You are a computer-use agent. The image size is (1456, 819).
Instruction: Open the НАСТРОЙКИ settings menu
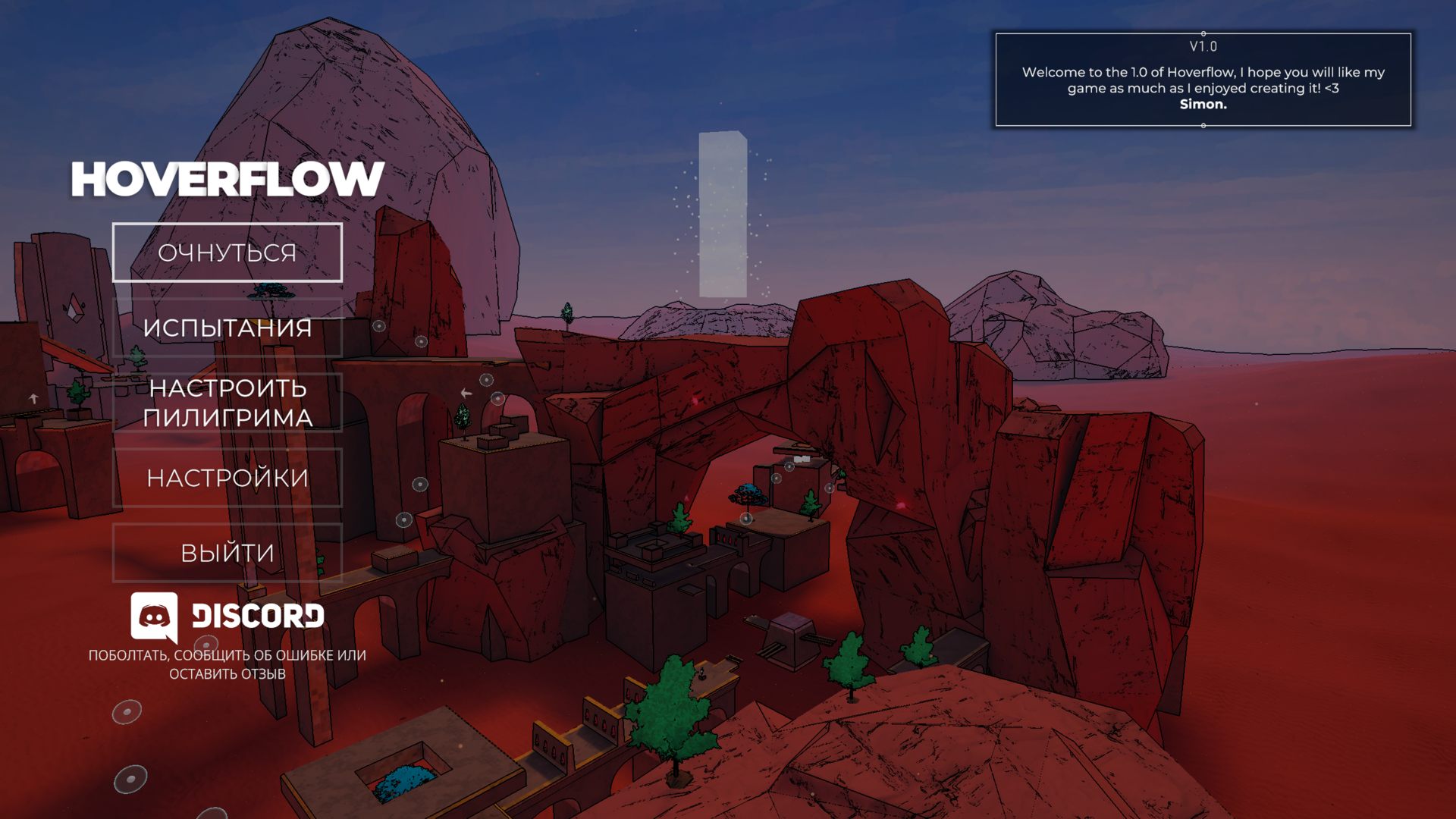click(x=227, y=478)
